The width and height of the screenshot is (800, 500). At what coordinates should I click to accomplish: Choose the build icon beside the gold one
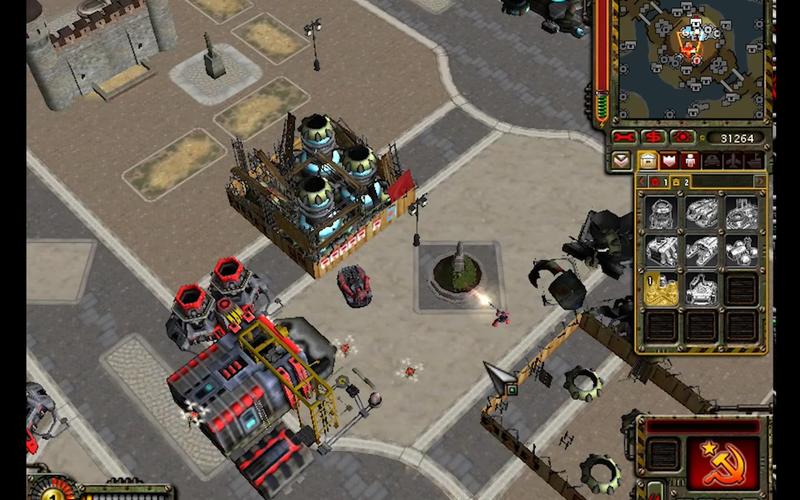[x=700, y=289]
